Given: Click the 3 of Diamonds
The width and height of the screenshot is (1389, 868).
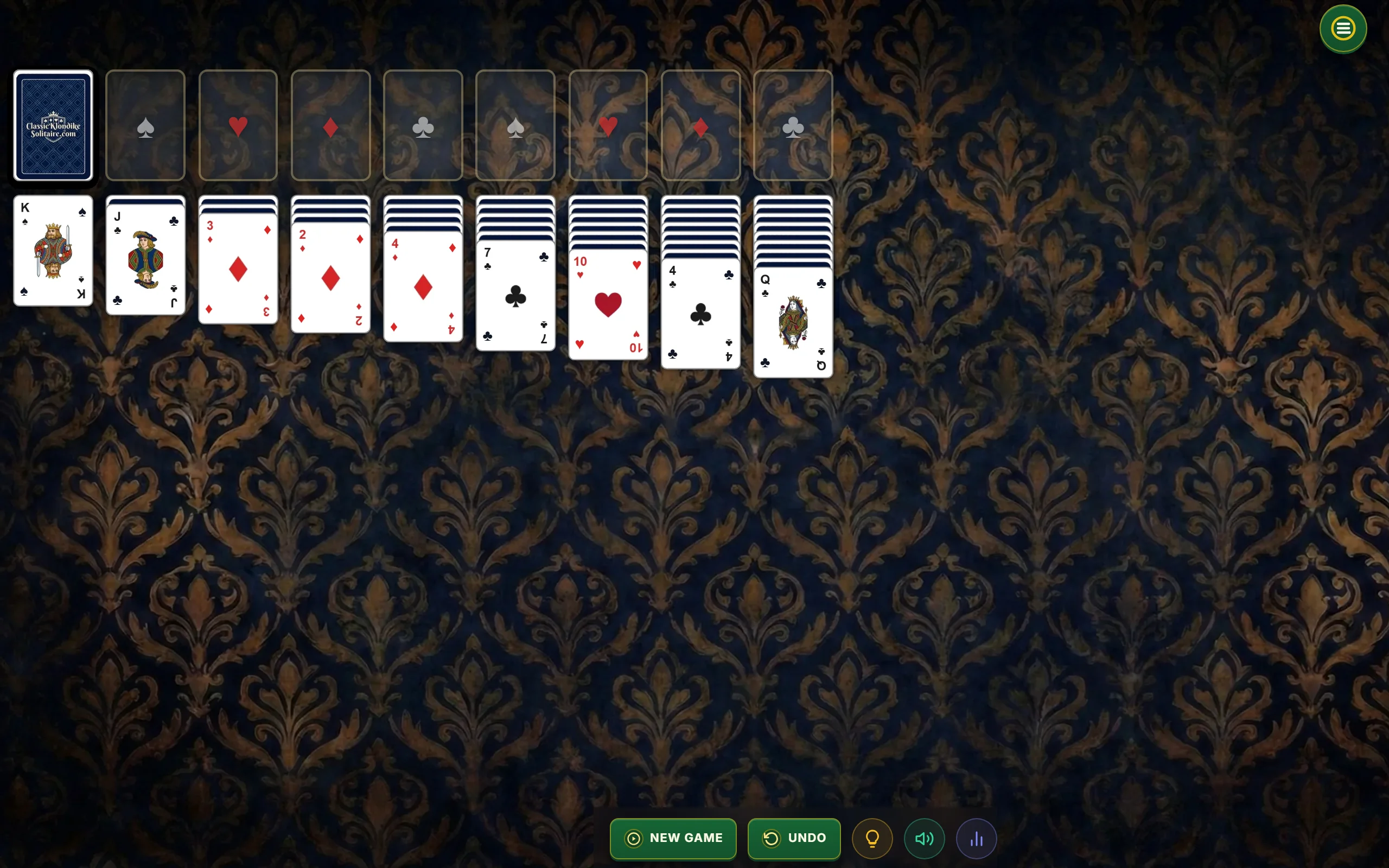Looking at the screenshot, I should tap(238, 270).
